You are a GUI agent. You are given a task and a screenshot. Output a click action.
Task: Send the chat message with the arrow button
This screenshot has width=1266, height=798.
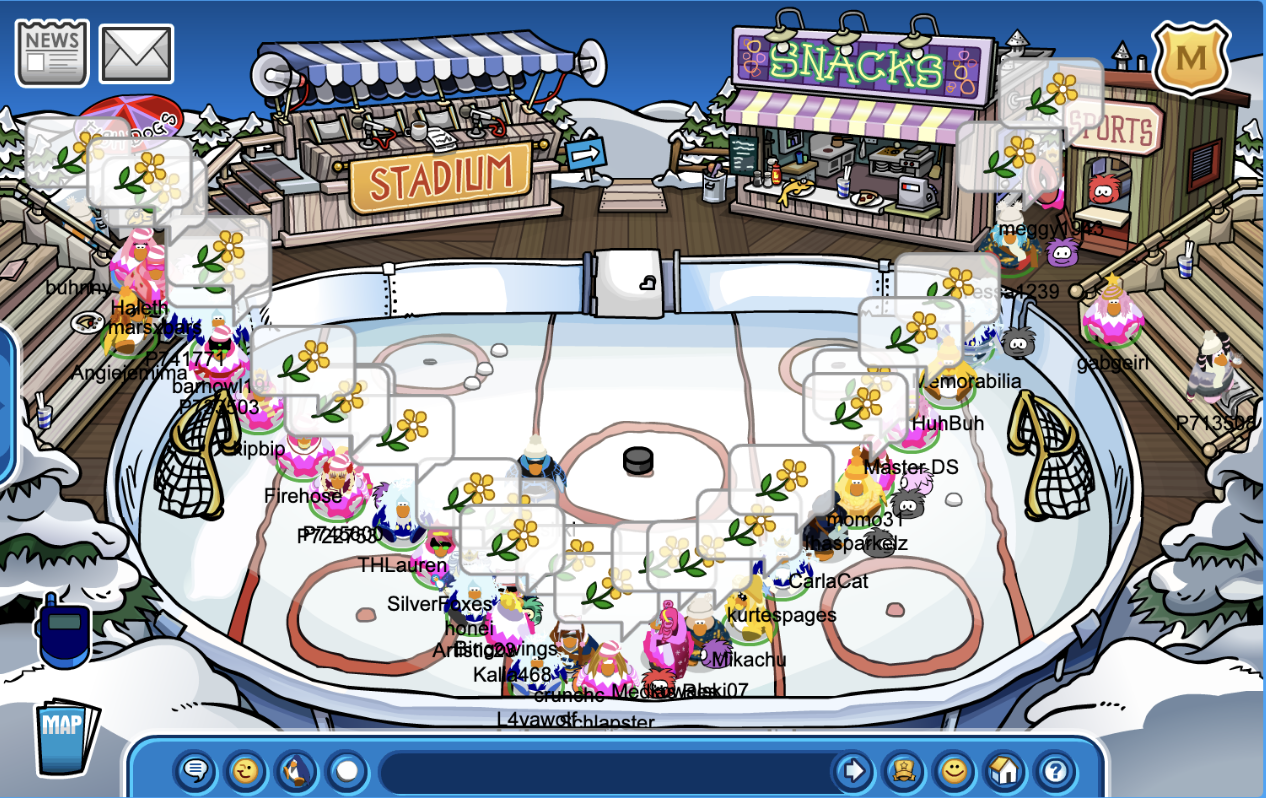point(853,771)
